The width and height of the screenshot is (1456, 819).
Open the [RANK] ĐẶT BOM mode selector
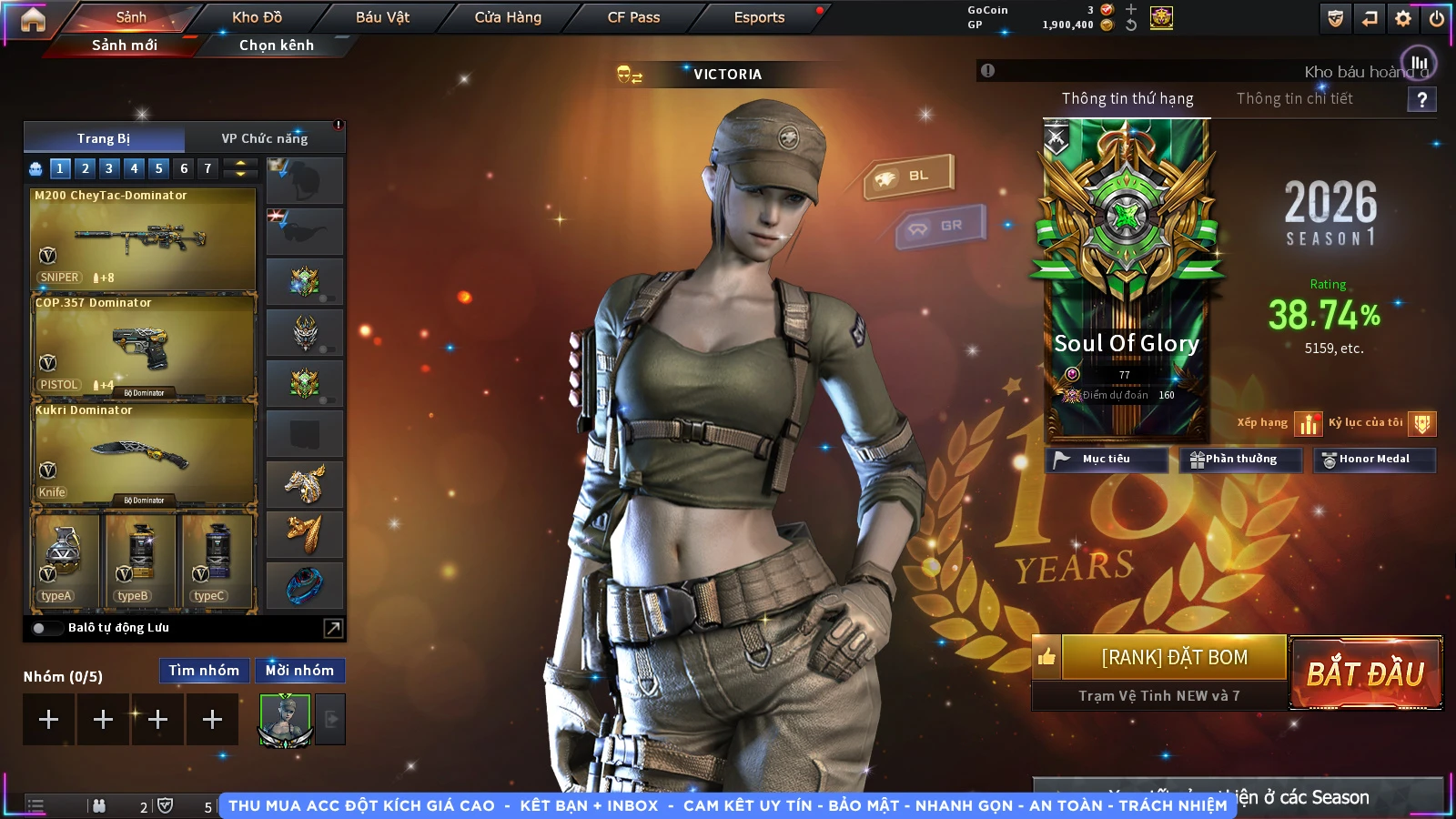(1174, 657)
